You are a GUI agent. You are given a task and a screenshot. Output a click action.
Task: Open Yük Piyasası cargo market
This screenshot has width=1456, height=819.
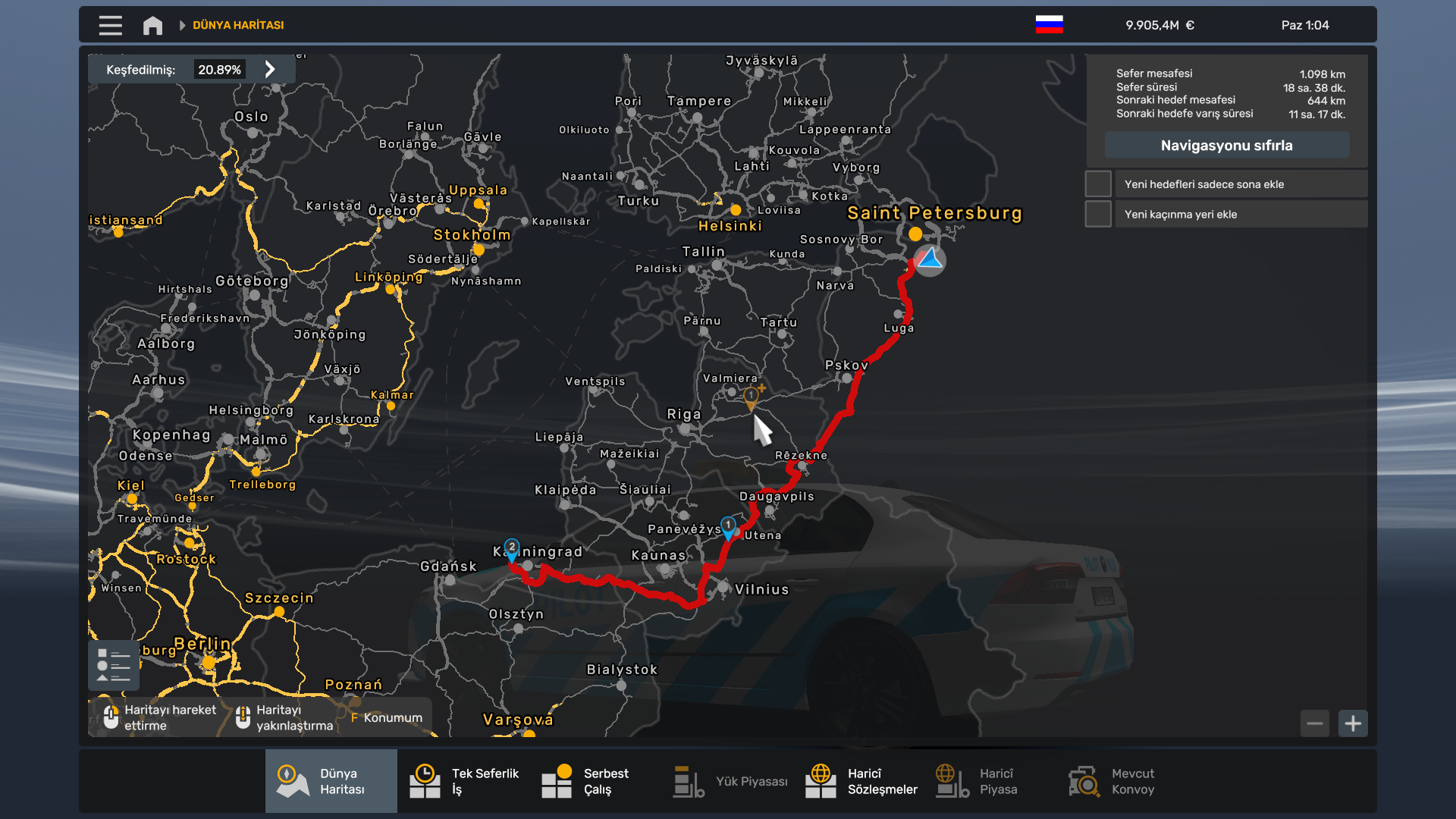[730, 781]
